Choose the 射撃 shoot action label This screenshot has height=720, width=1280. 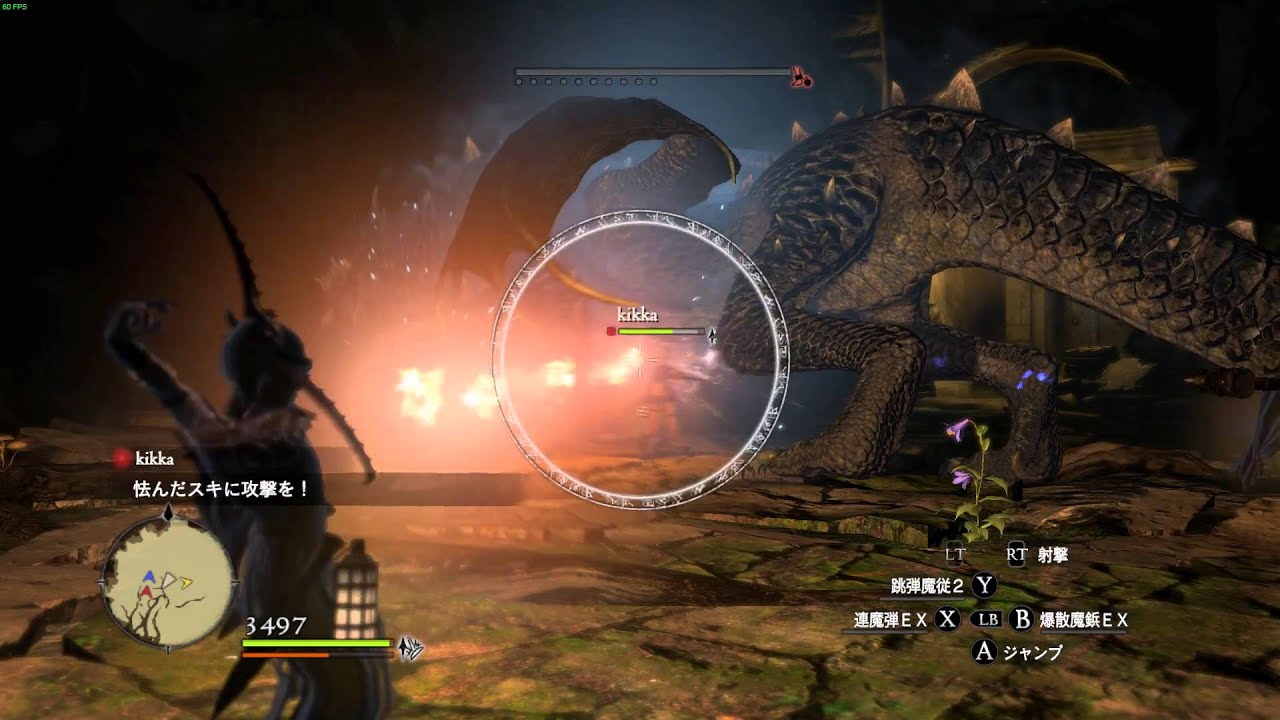1052,554
